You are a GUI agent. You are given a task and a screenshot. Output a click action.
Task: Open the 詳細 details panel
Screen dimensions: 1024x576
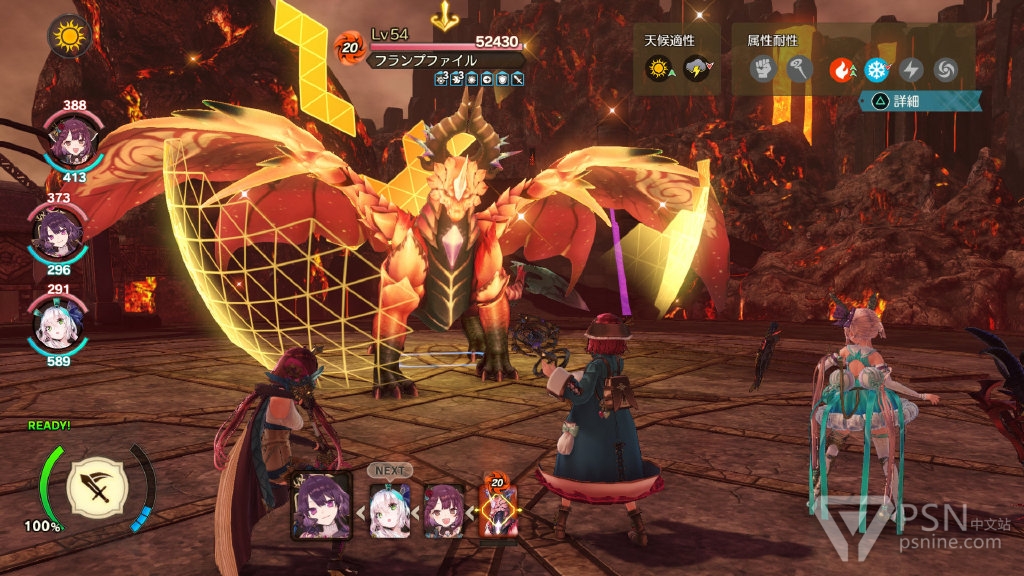pyautogui.click(x=922, y=102)
